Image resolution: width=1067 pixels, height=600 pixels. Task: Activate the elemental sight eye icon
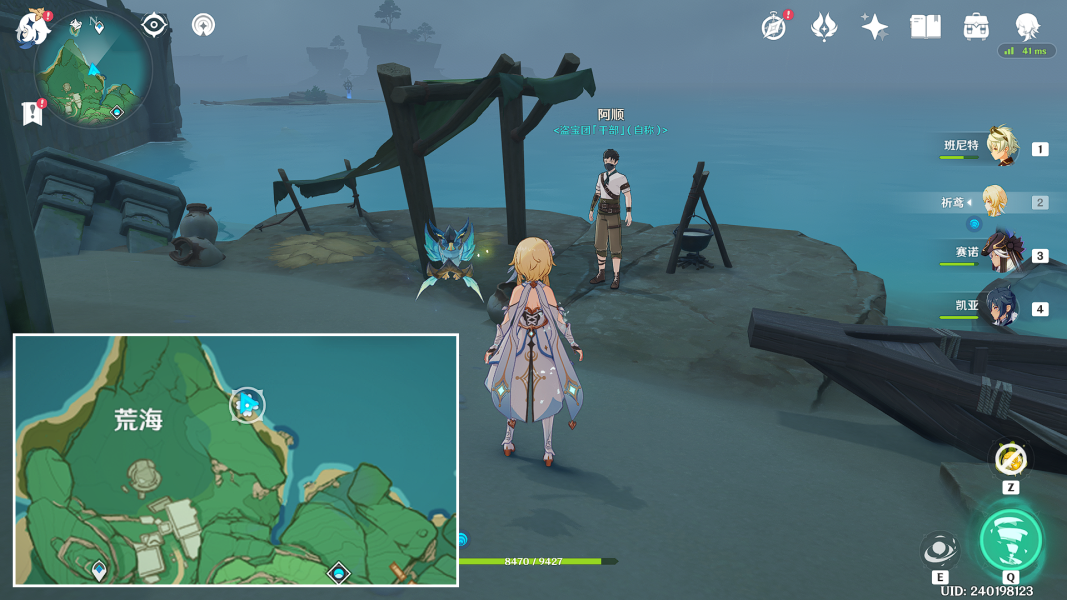tap(154, 25)
